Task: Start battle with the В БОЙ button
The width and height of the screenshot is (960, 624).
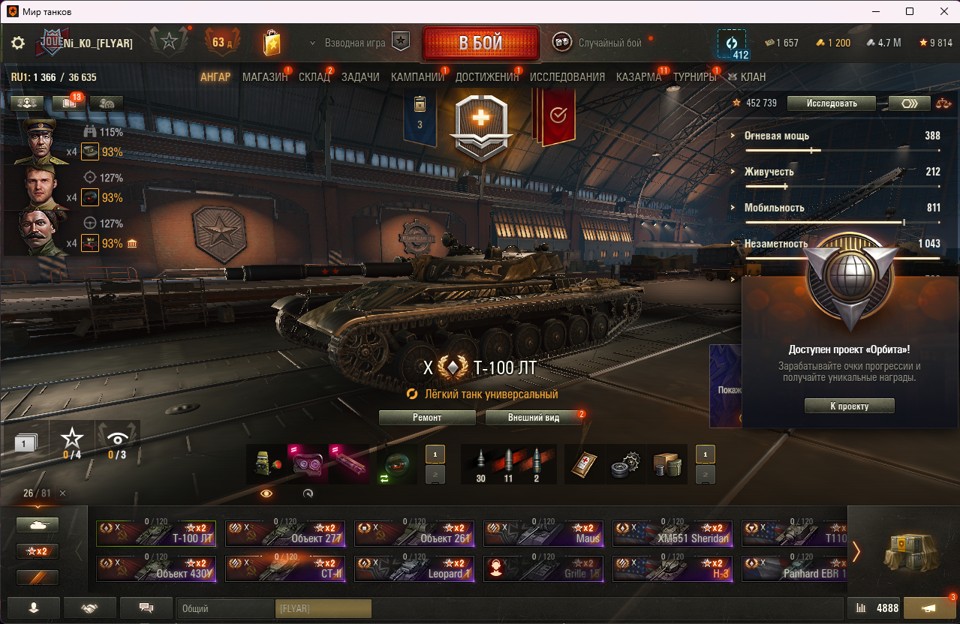Action: coord(480,43)
